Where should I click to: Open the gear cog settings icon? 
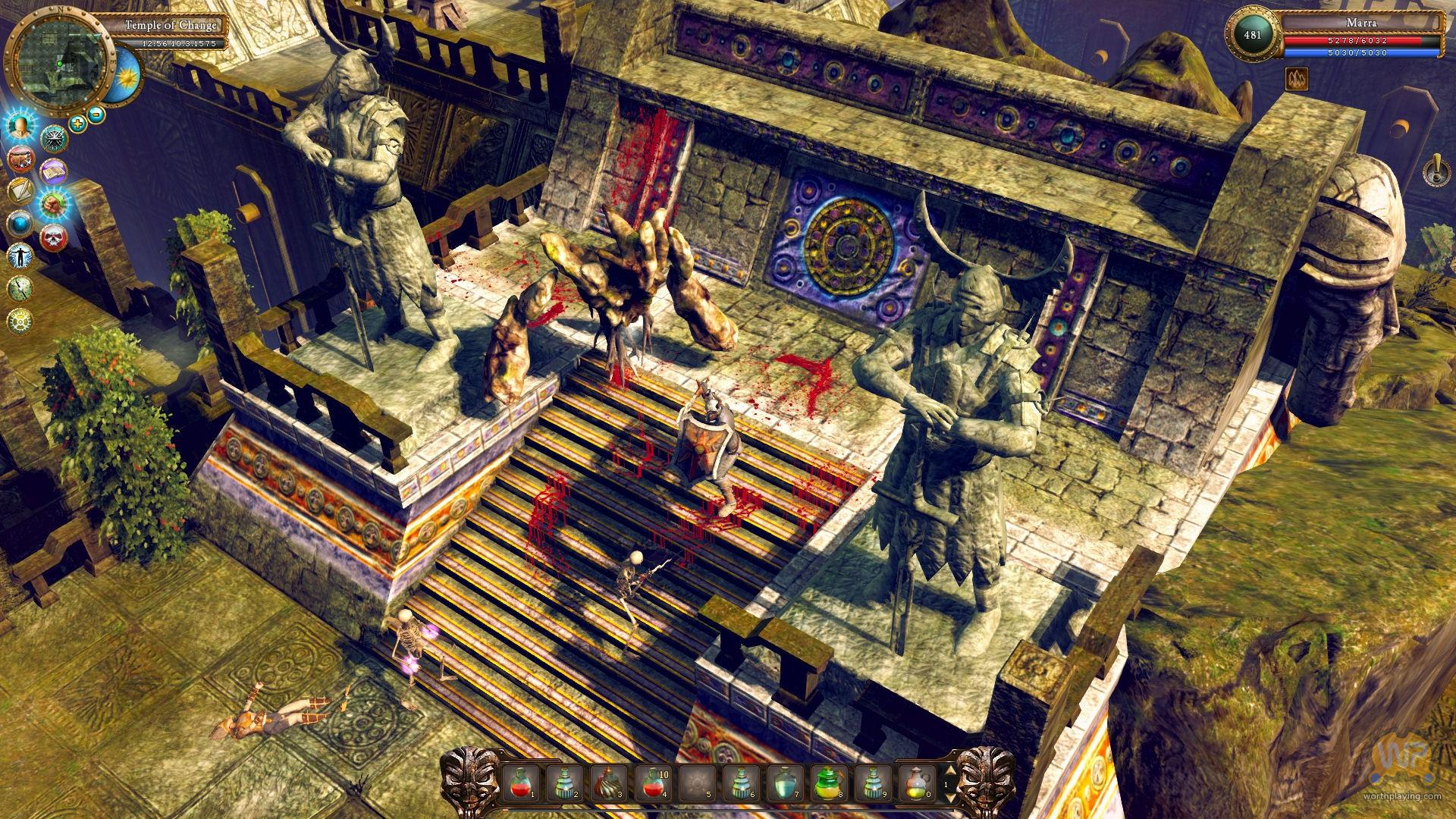point(20,321)
